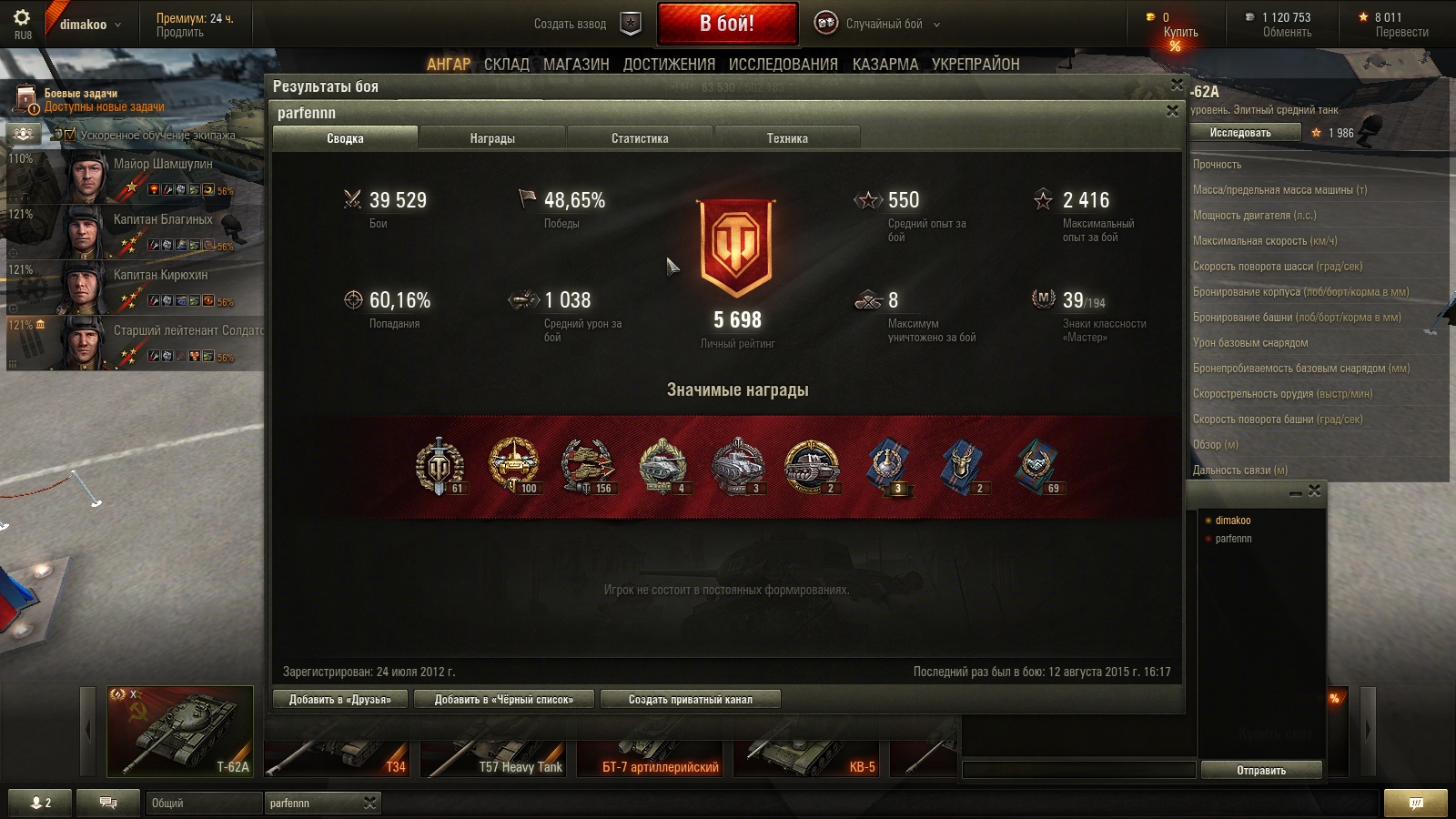Image resolution: width=1456 pixels, height=819 pixels.
Task: Click Добавить в «Чёрный список» button
Action: [x=504, y=700]
